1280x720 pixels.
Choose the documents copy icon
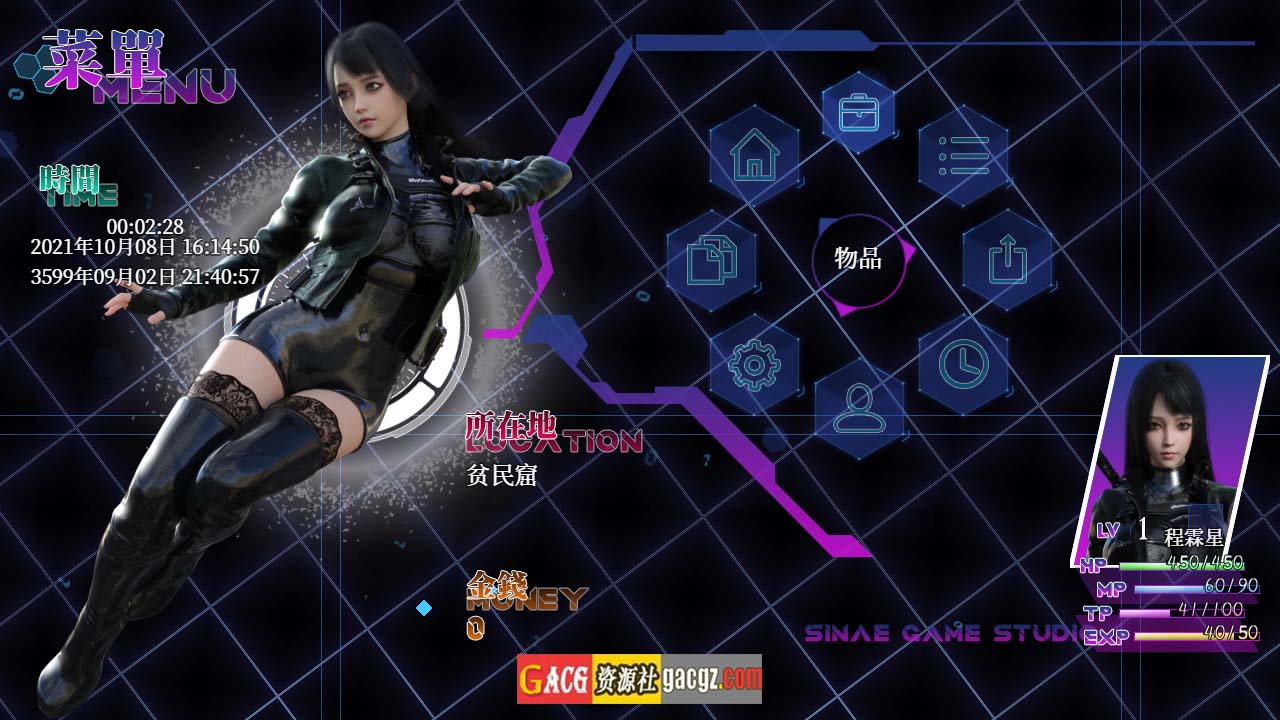pos(712,260)
